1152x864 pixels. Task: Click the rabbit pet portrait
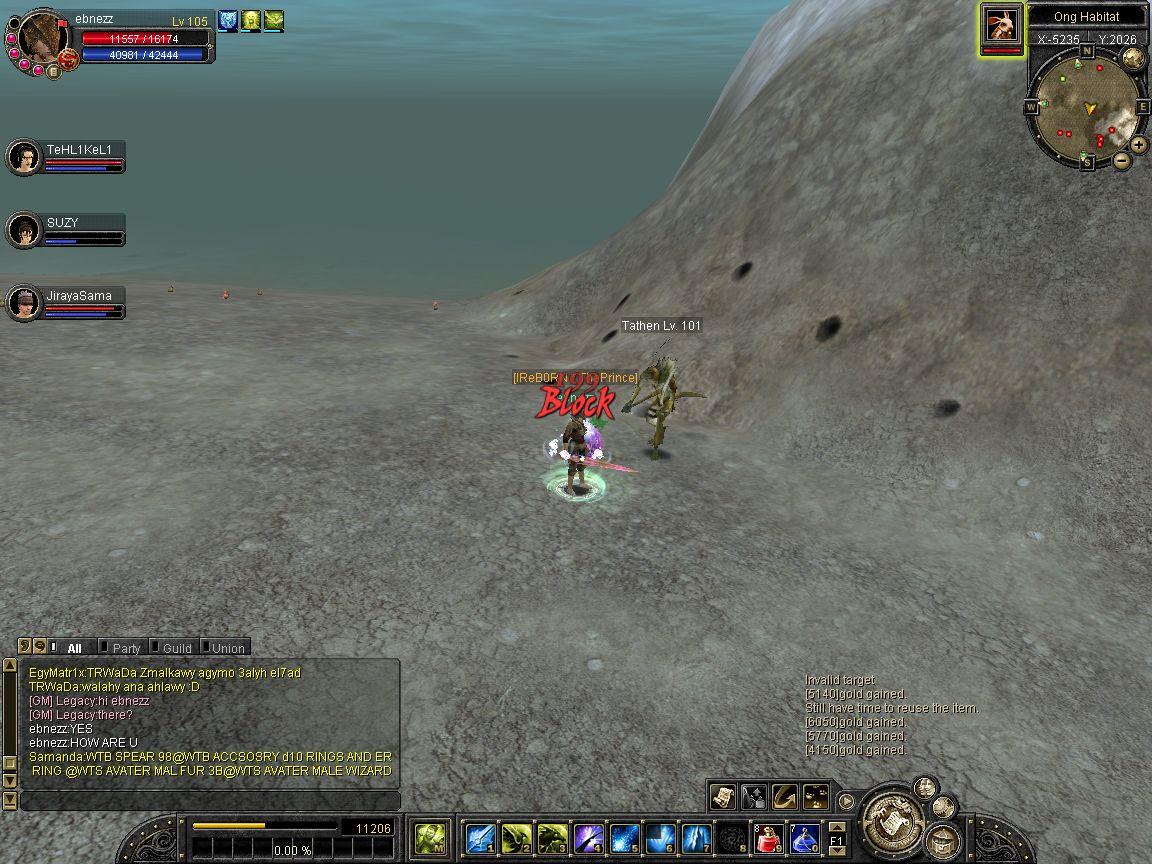click(x=1001, y=24)
